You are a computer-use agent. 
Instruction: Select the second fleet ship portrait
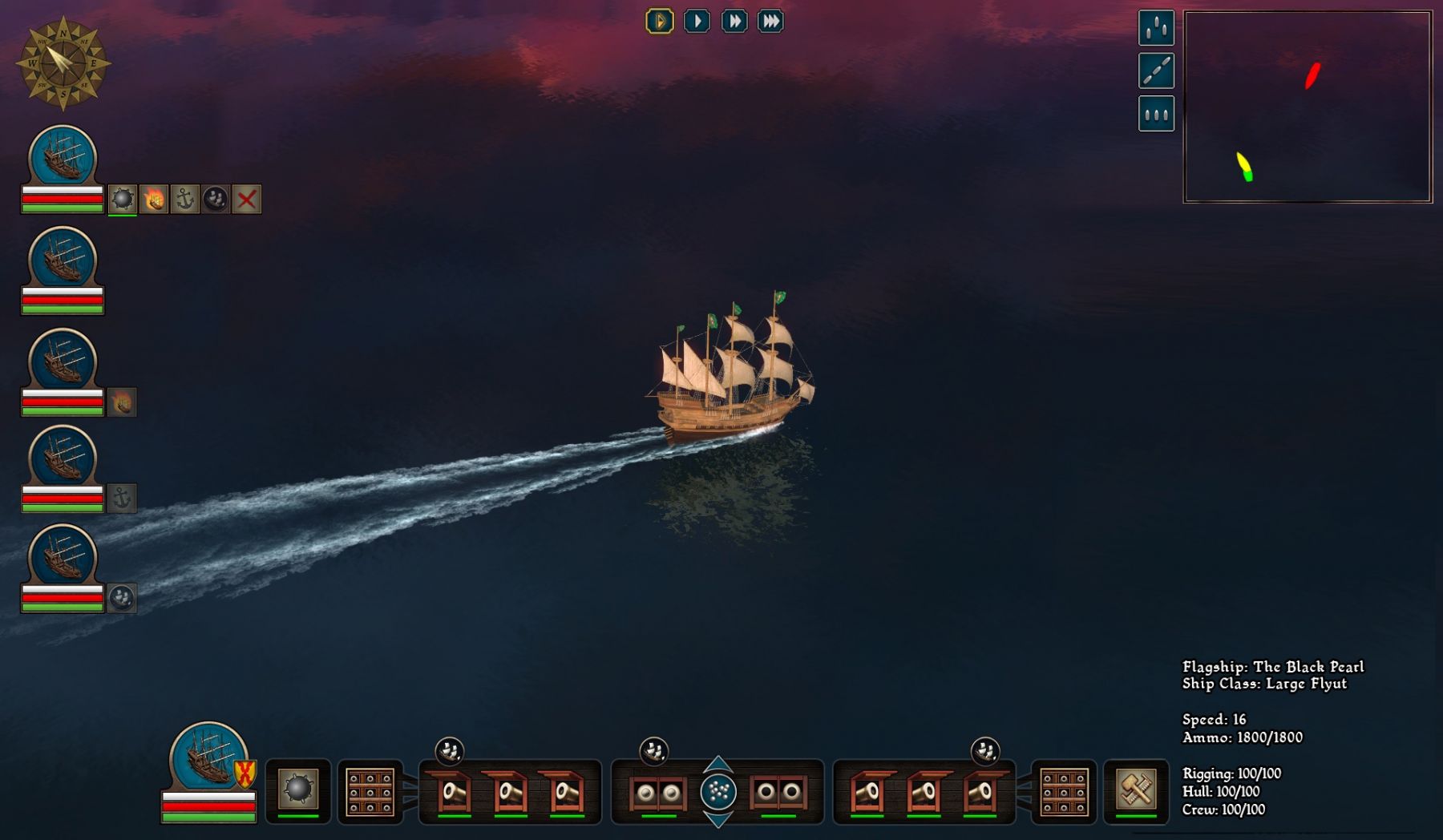pyautogui.click(x=63, y=259)
